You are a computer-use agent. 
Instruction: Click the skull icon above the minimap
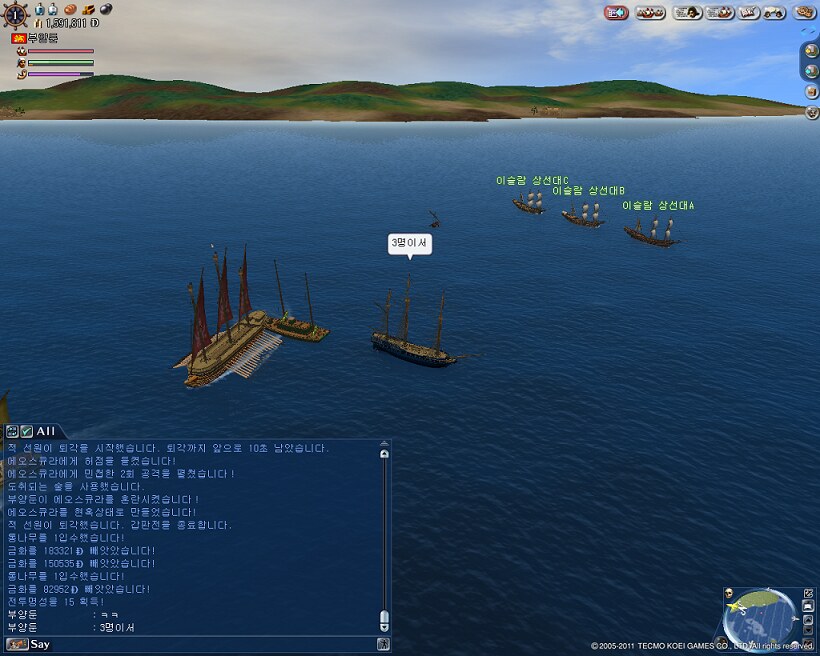coord(729,593)
